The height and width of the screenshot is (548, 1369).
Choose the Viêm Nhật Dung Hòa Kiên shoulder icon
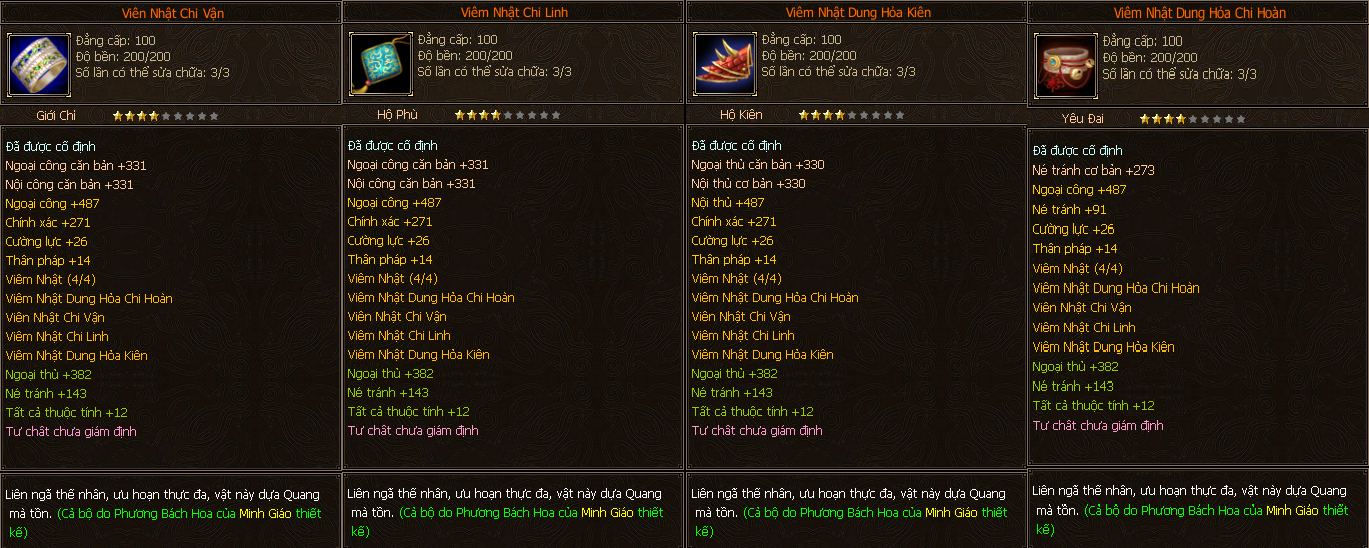click(x=724, y=64)
